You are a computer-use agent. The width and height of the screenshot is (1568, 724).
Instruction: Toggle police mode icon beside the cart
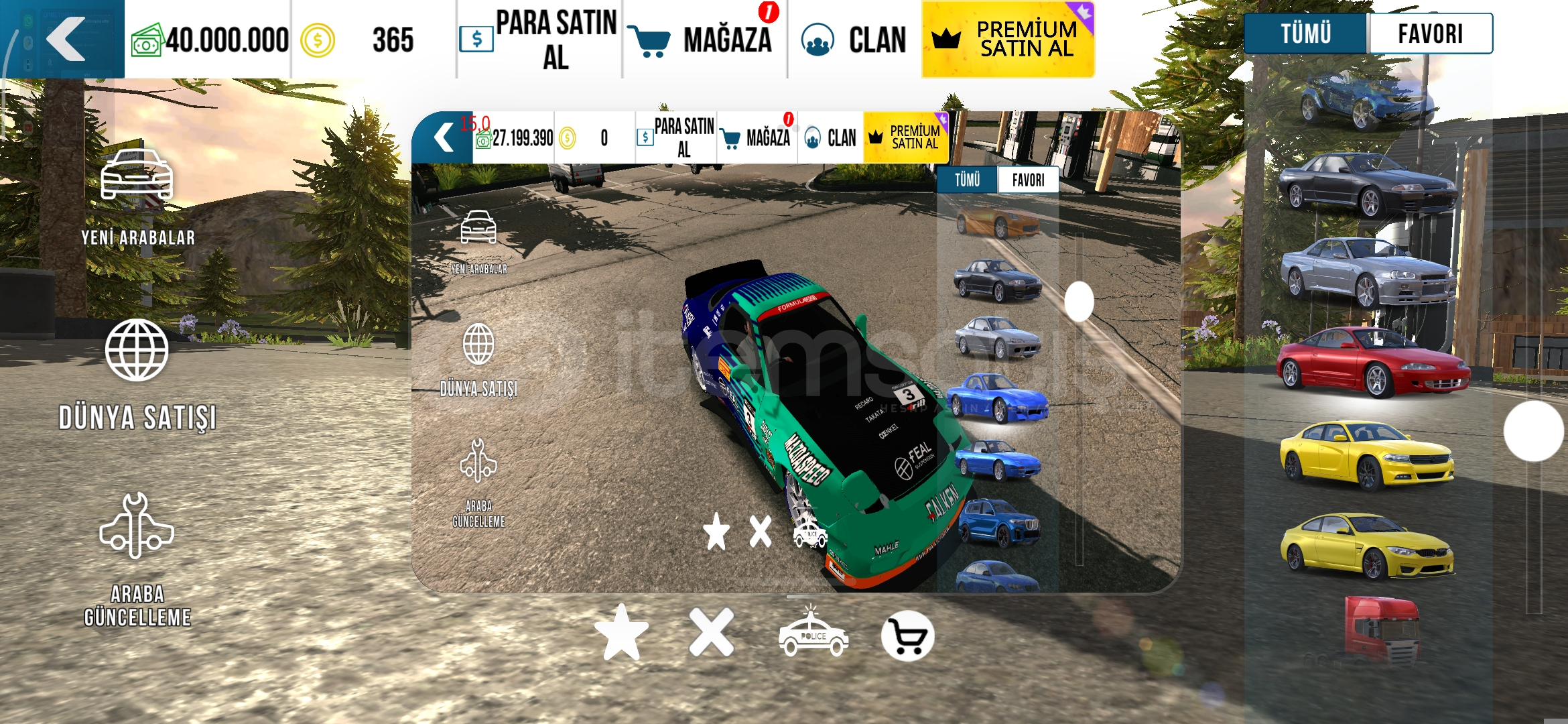[x=813, y=634]
